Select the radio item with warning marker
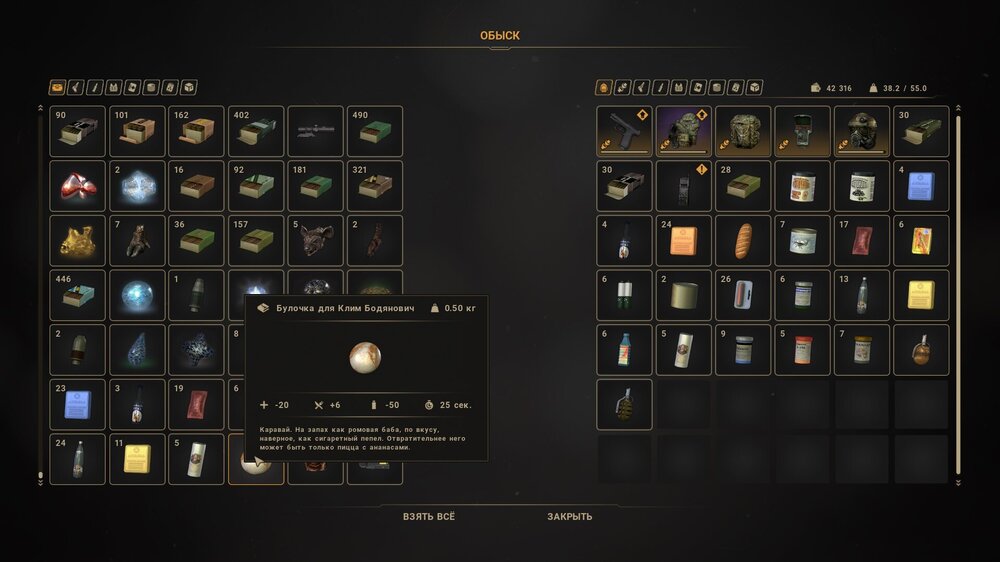This screenshot has width=1000, height=562. click(x=683, y=186)
